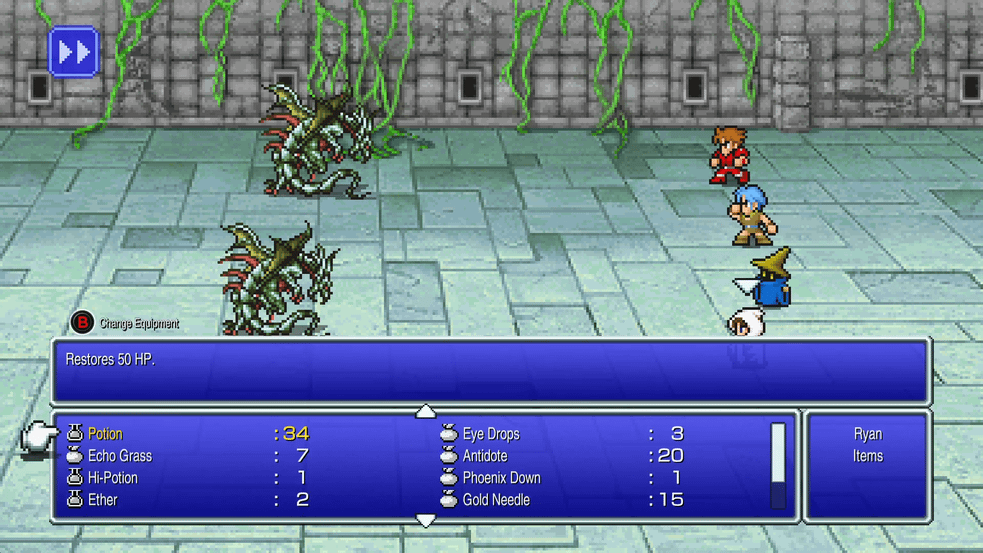
Task: Click the item list's down arrow
Action: coord(426,521)
